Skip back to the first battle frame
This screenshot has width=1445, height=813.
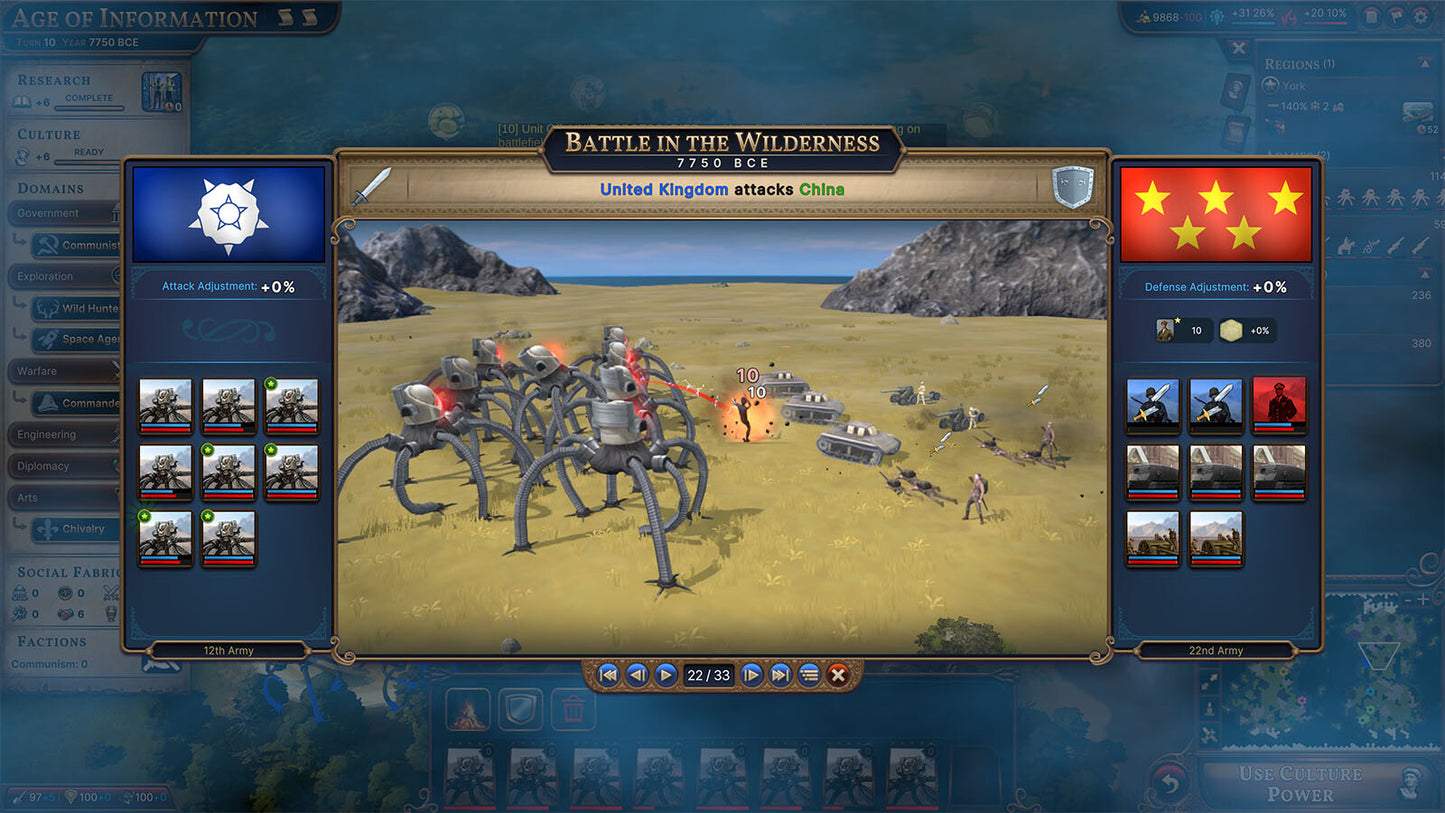[607, 675]
